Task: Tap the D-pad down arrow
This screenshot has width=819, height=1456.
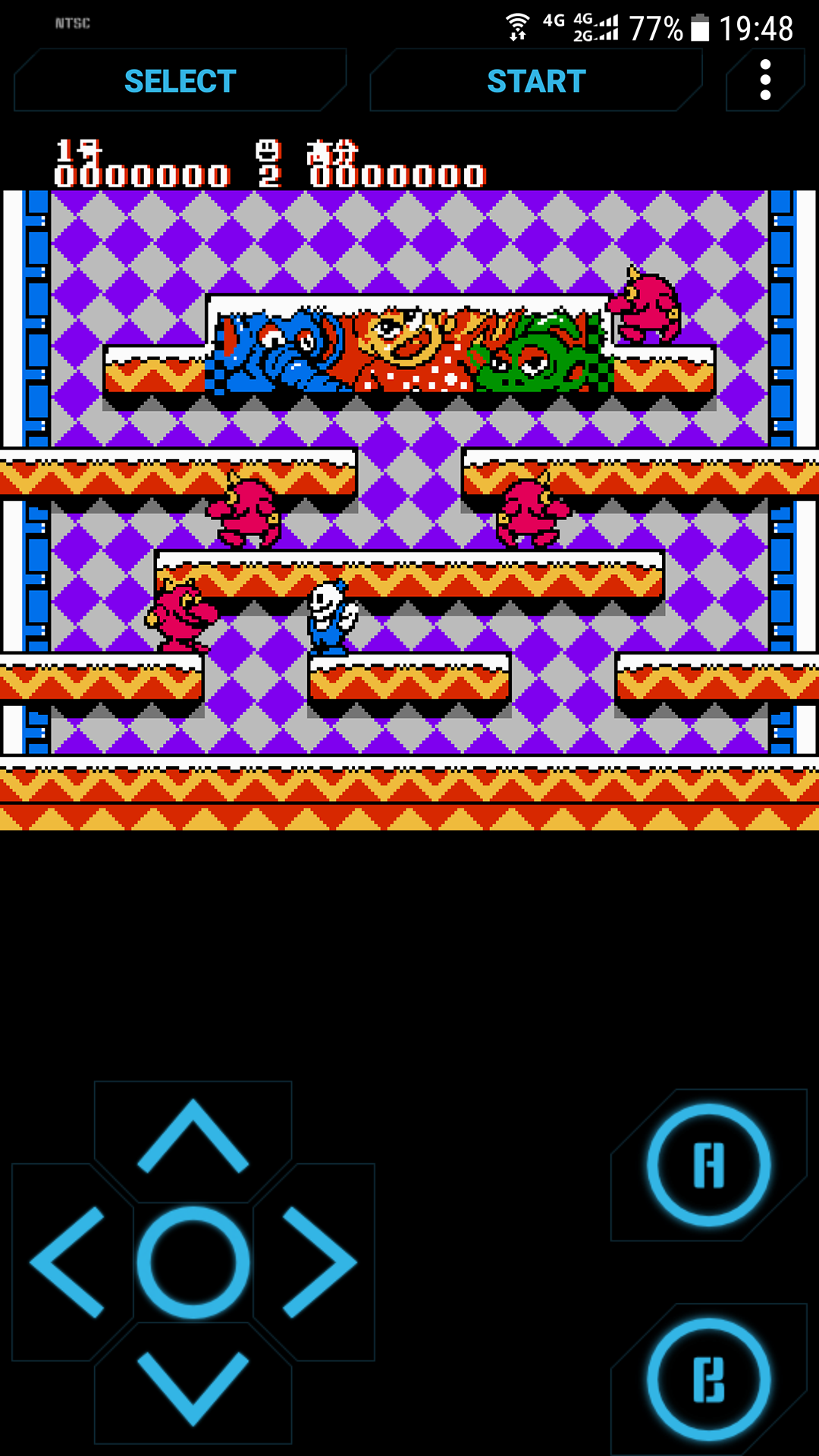Action: (x=193, y=1388)
